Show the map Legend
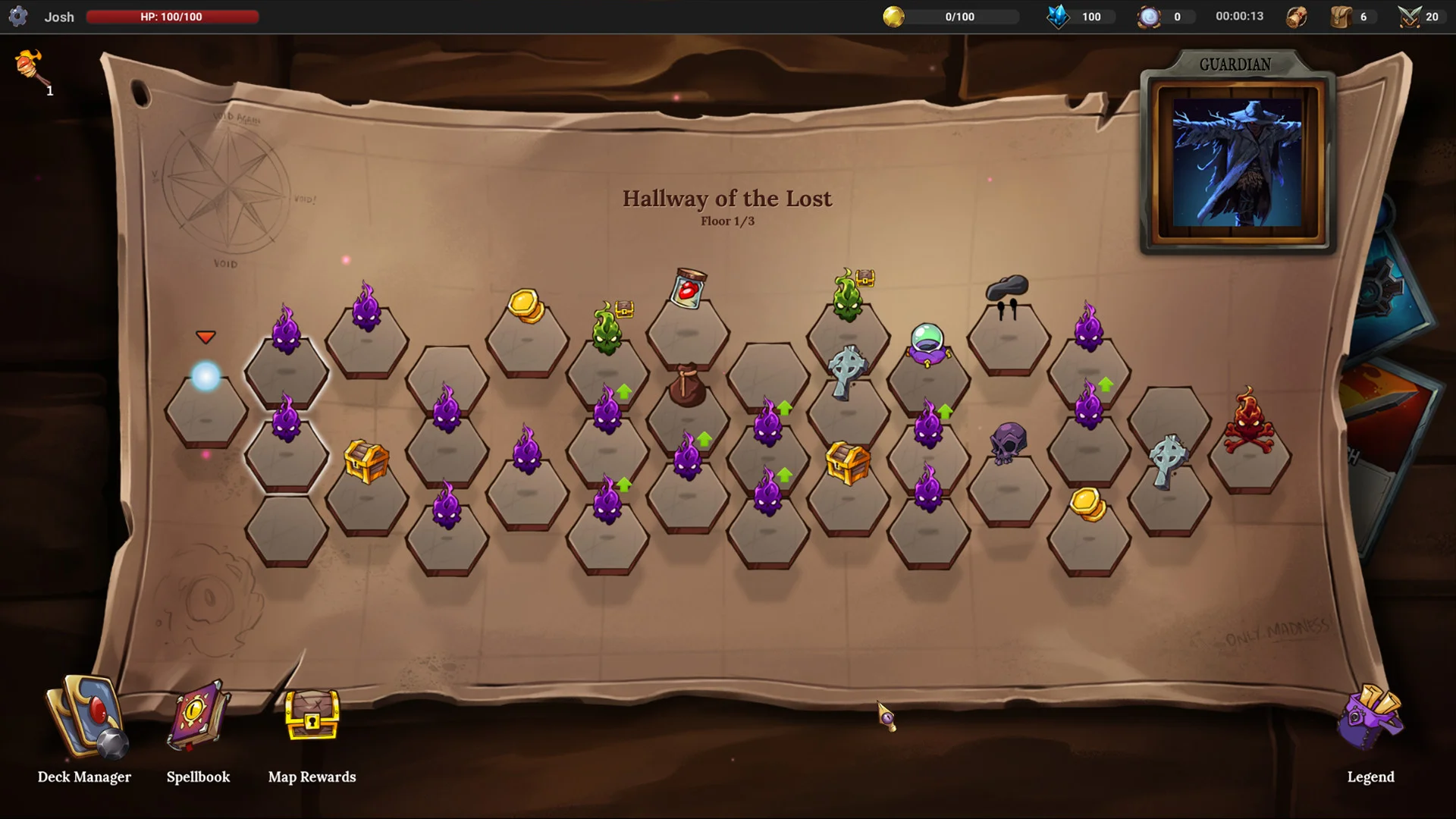 [1370, 720]
